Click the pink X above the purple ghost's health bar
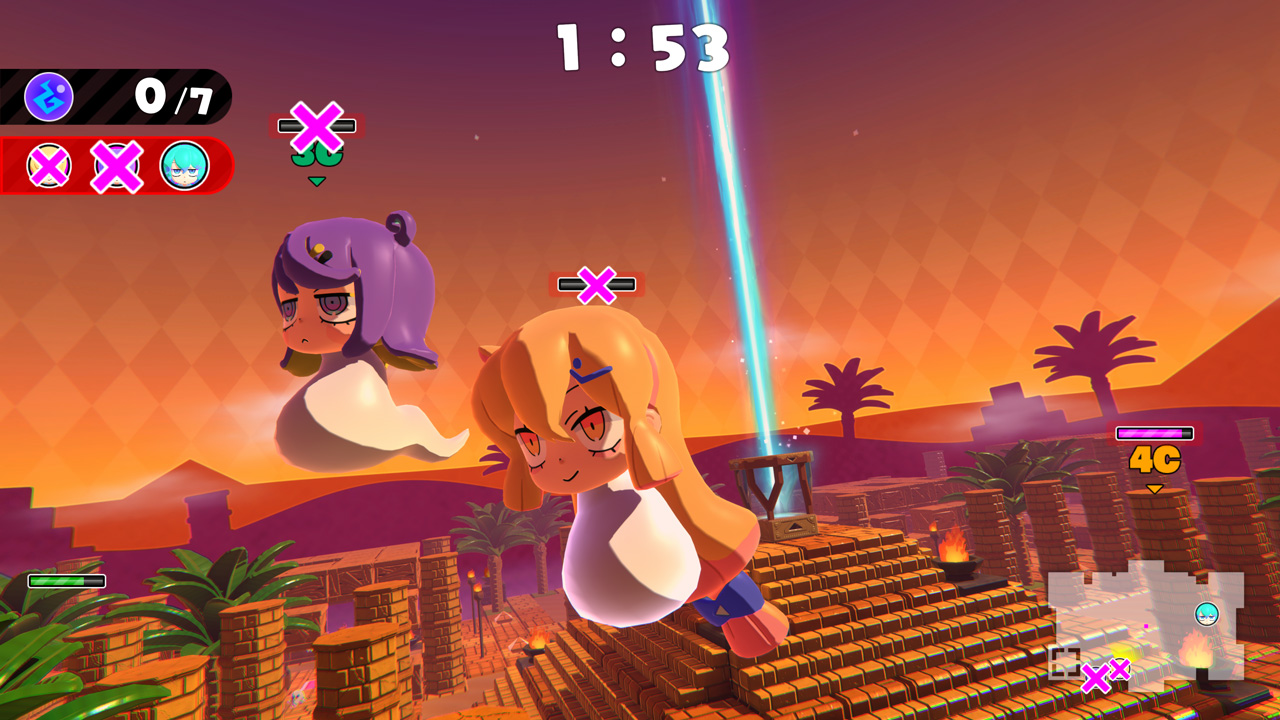 tap(316, 126)
